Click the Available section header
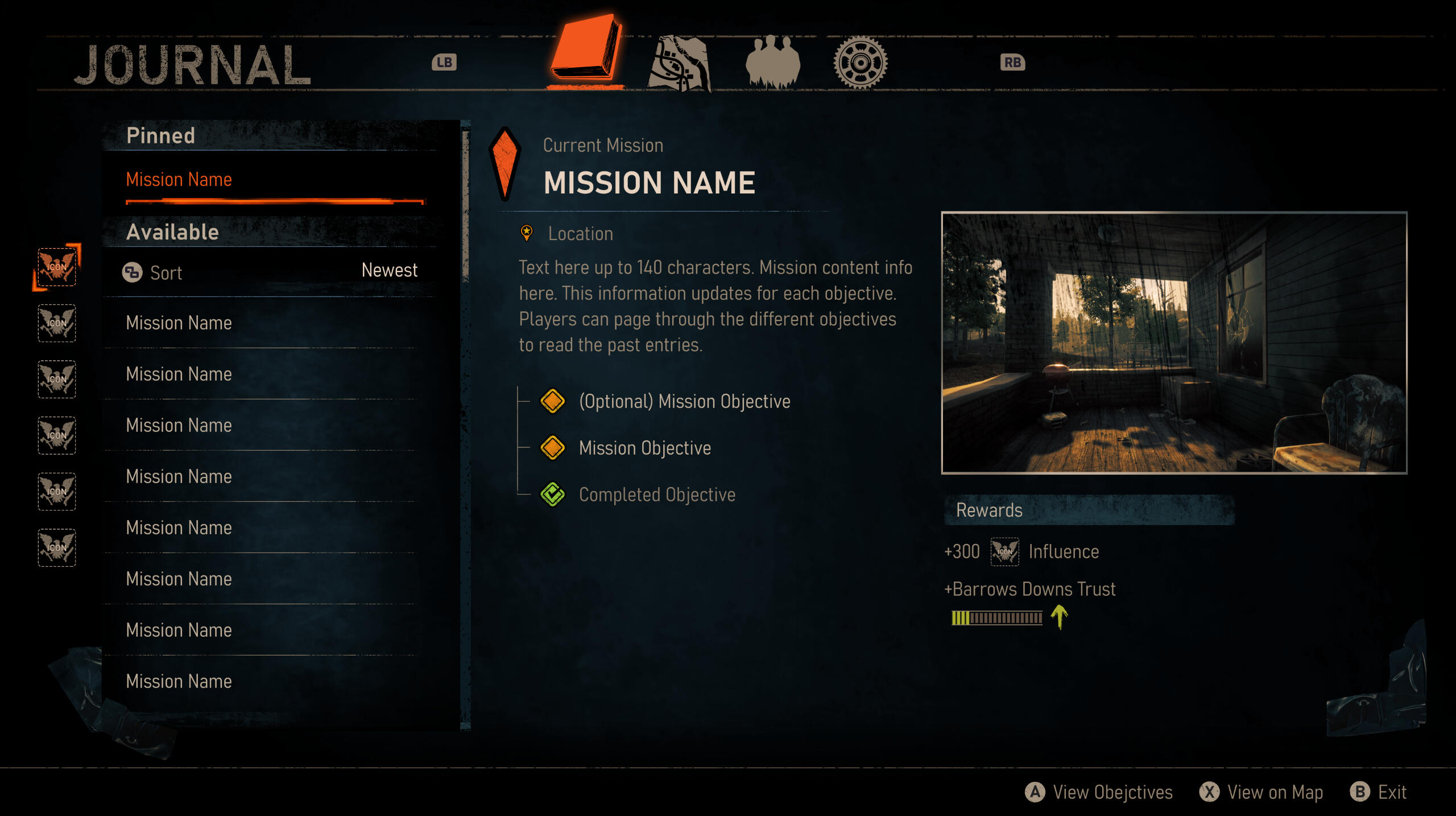 172,232
